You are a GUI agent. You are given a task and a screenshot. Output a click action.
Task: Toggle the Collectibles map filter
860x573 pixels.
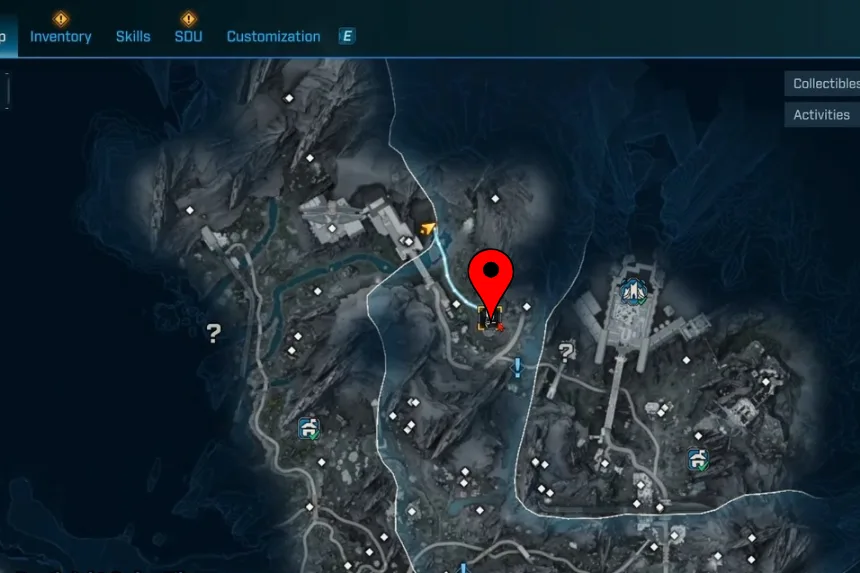825,84
